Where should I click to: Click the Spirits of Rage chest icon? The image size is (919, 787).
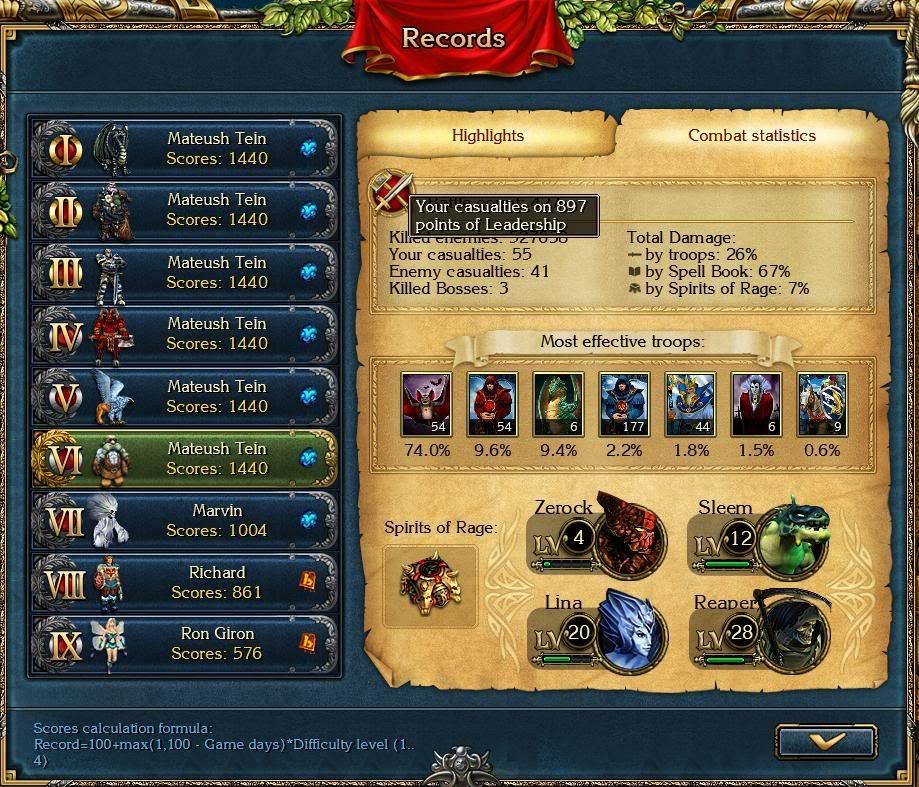point(430,586)
